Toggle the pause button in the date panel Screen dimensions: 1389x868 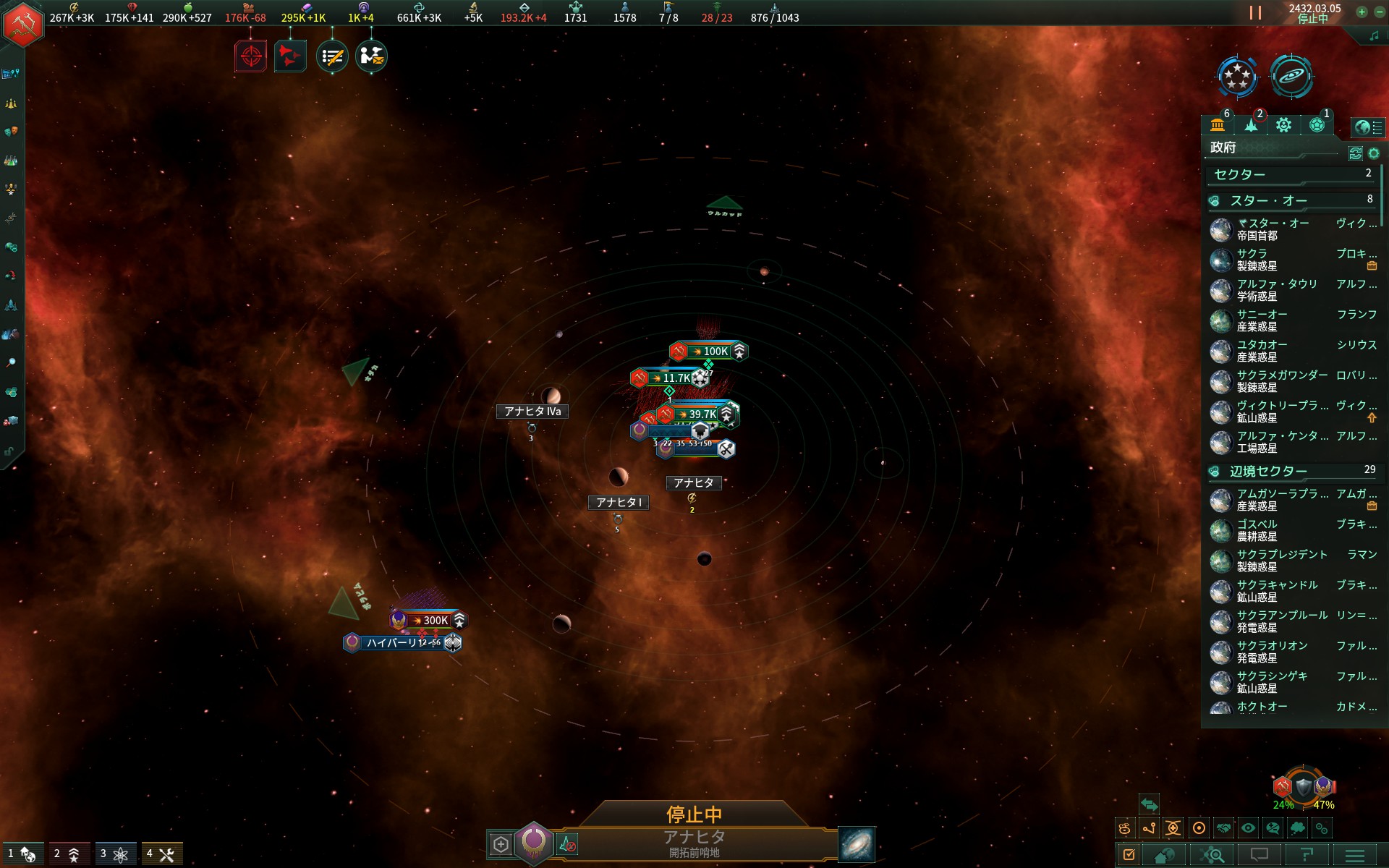tap(1255, 13)
